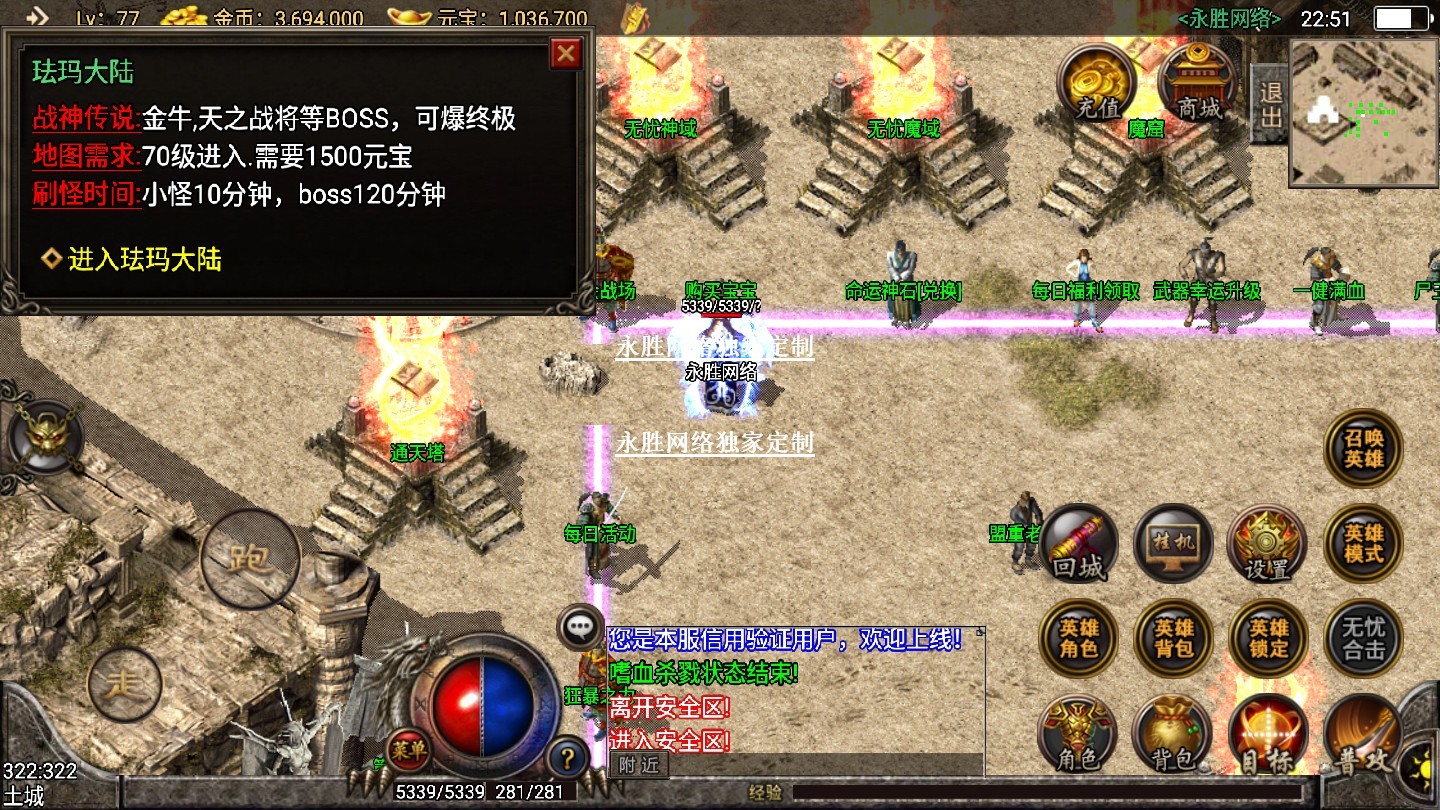Screen dimensions: 1440x810
Task: Open the minimap
Action: click(x=1363, y=112)
